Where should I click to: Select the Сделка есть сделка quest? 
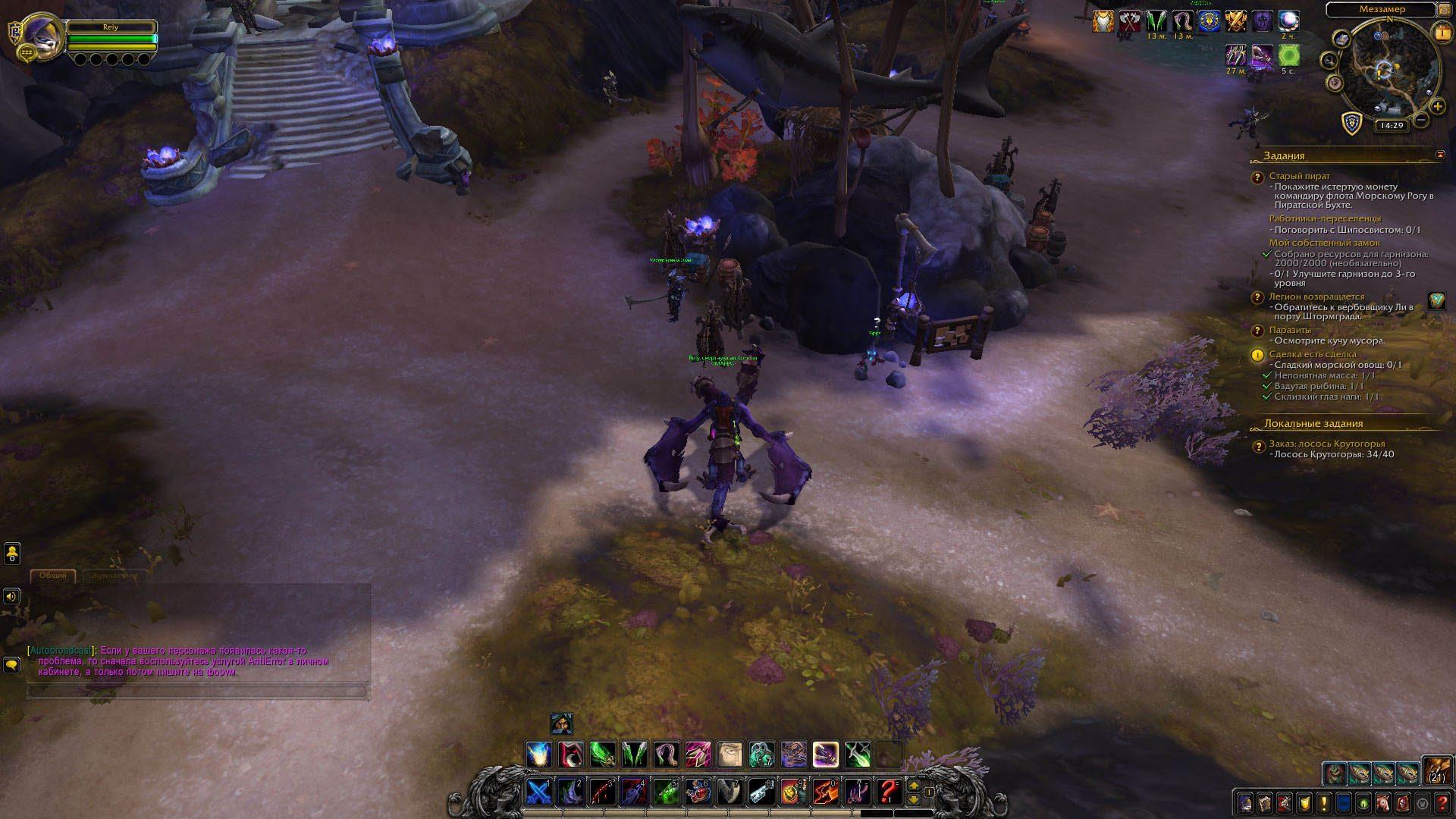coord(1312,354)
